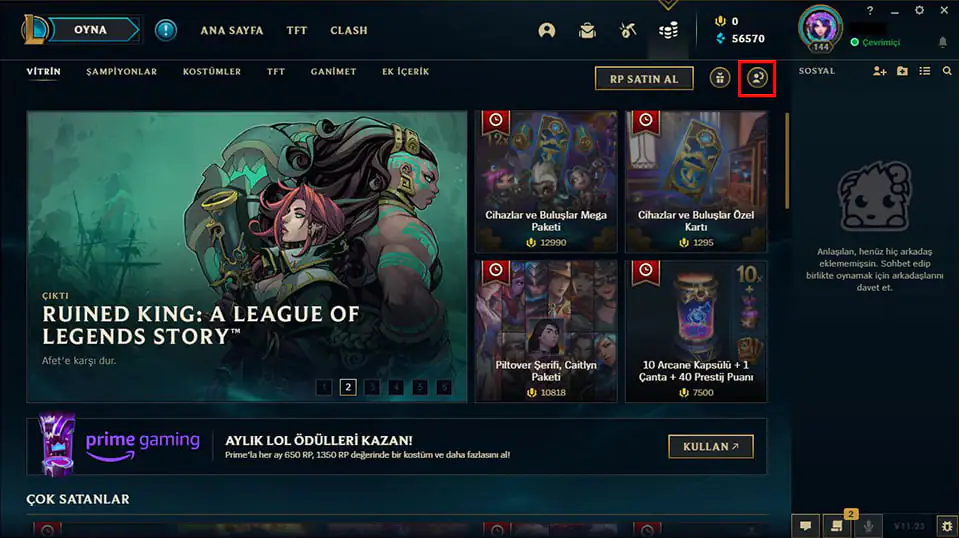Show the EK İÇERİK store tab

pos(405,72)
